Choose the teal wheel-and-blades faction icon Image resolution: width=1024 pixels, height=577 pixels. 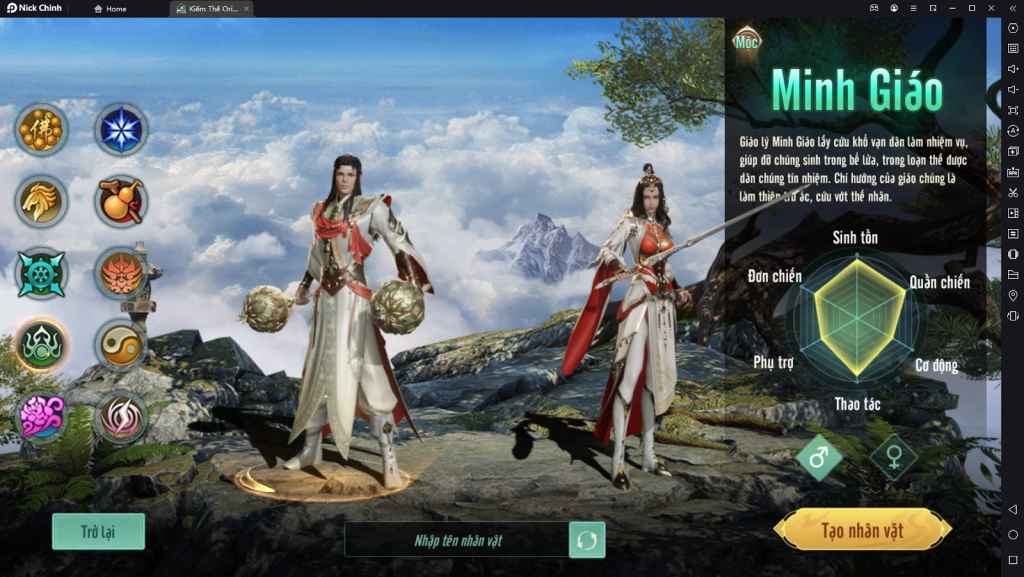(x=41, y=273)
